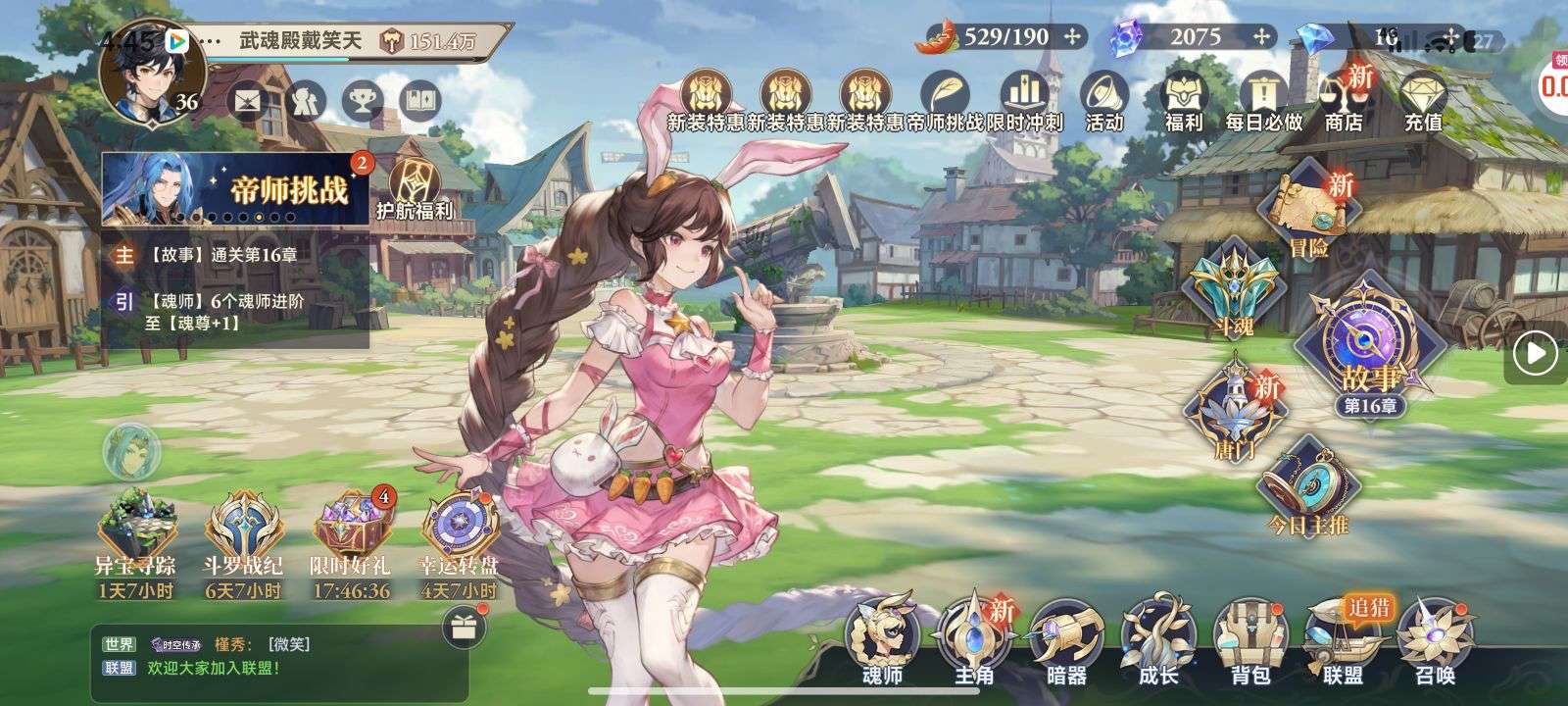Open the 成长 growth menu
The height and width of the screenshot is (706, 1568).
(1158, 637)
